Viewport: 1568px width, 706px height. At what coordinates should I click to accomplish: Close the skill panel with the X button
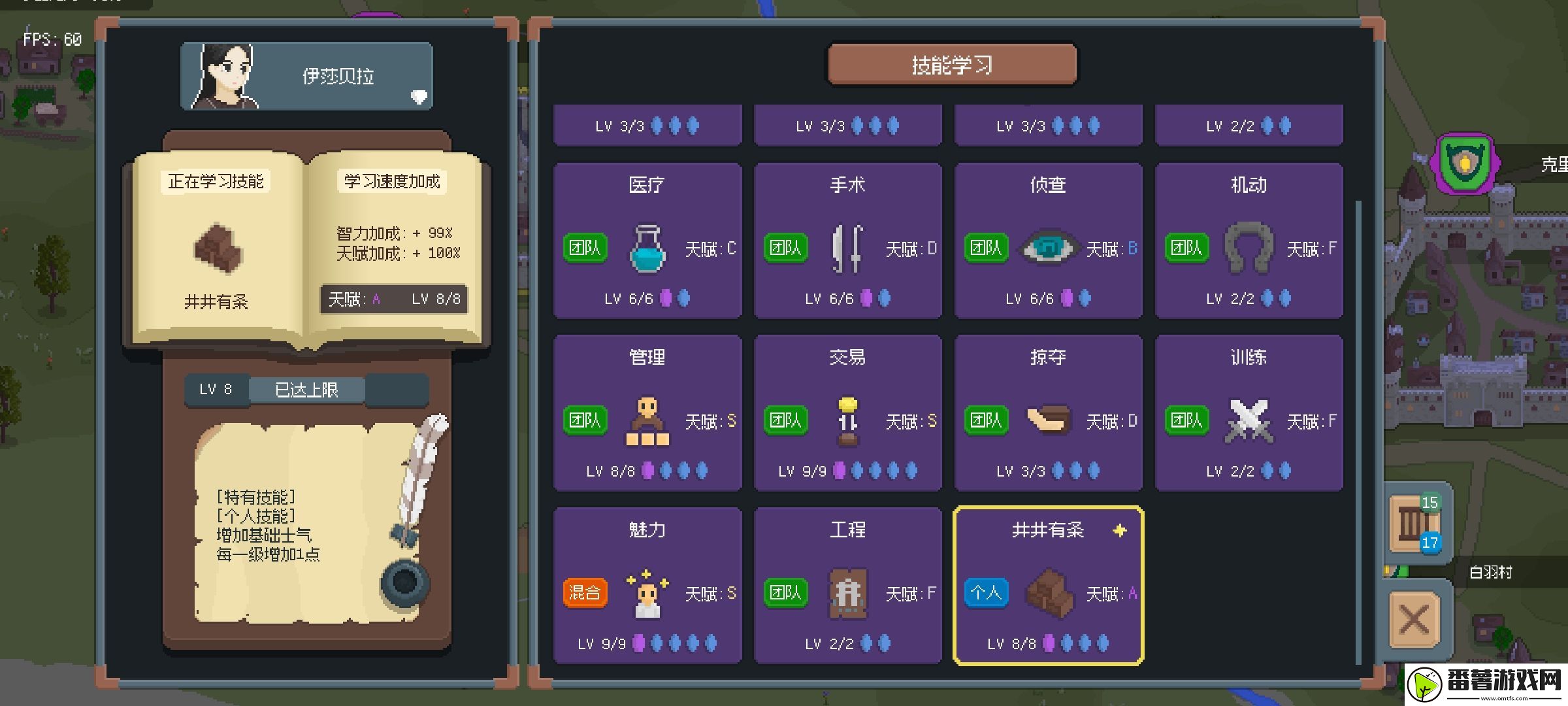click(x=1414, y=618)
